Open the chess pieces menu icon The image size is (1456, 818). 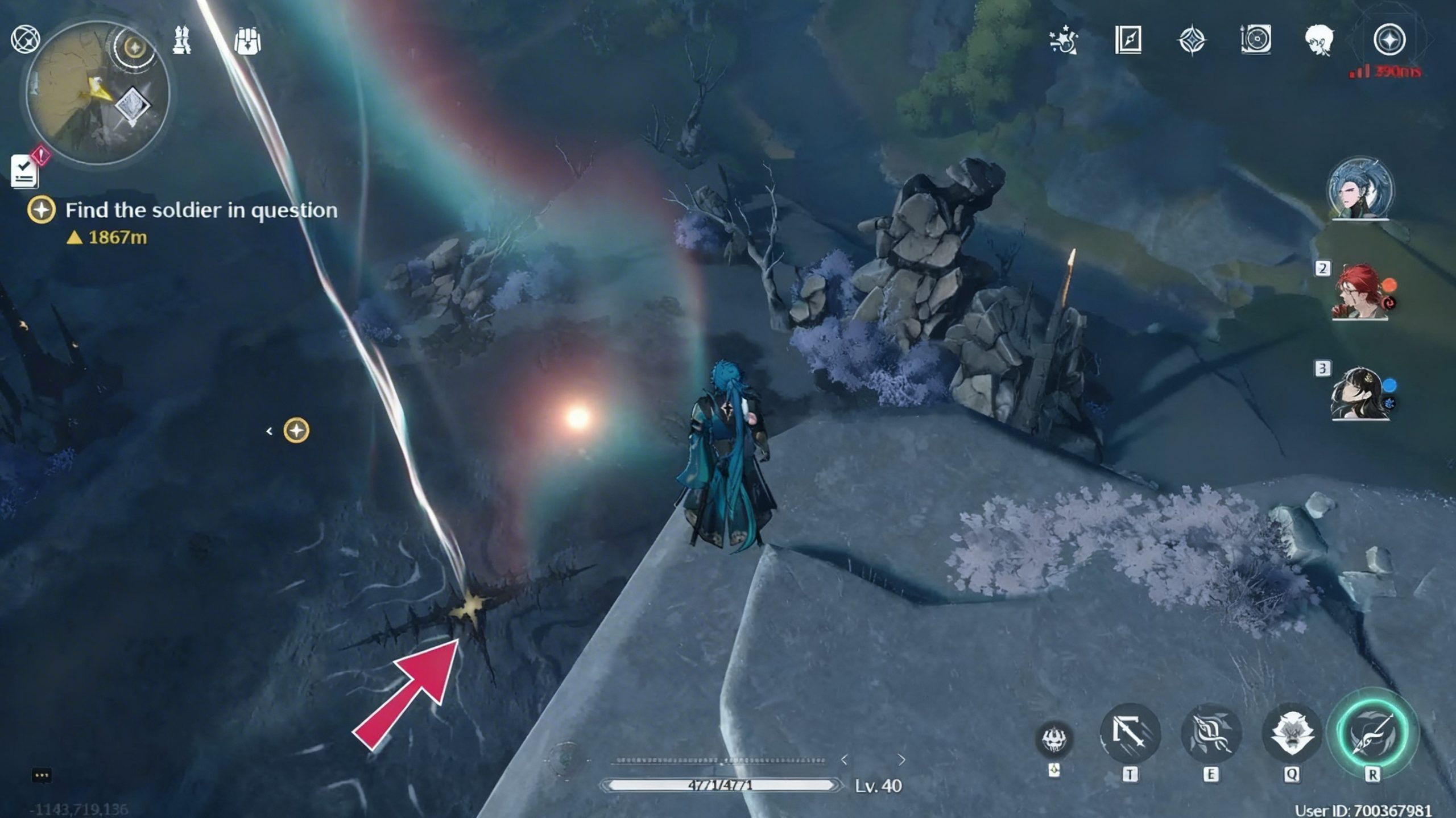pyautogui.click(x=182, y=40)
